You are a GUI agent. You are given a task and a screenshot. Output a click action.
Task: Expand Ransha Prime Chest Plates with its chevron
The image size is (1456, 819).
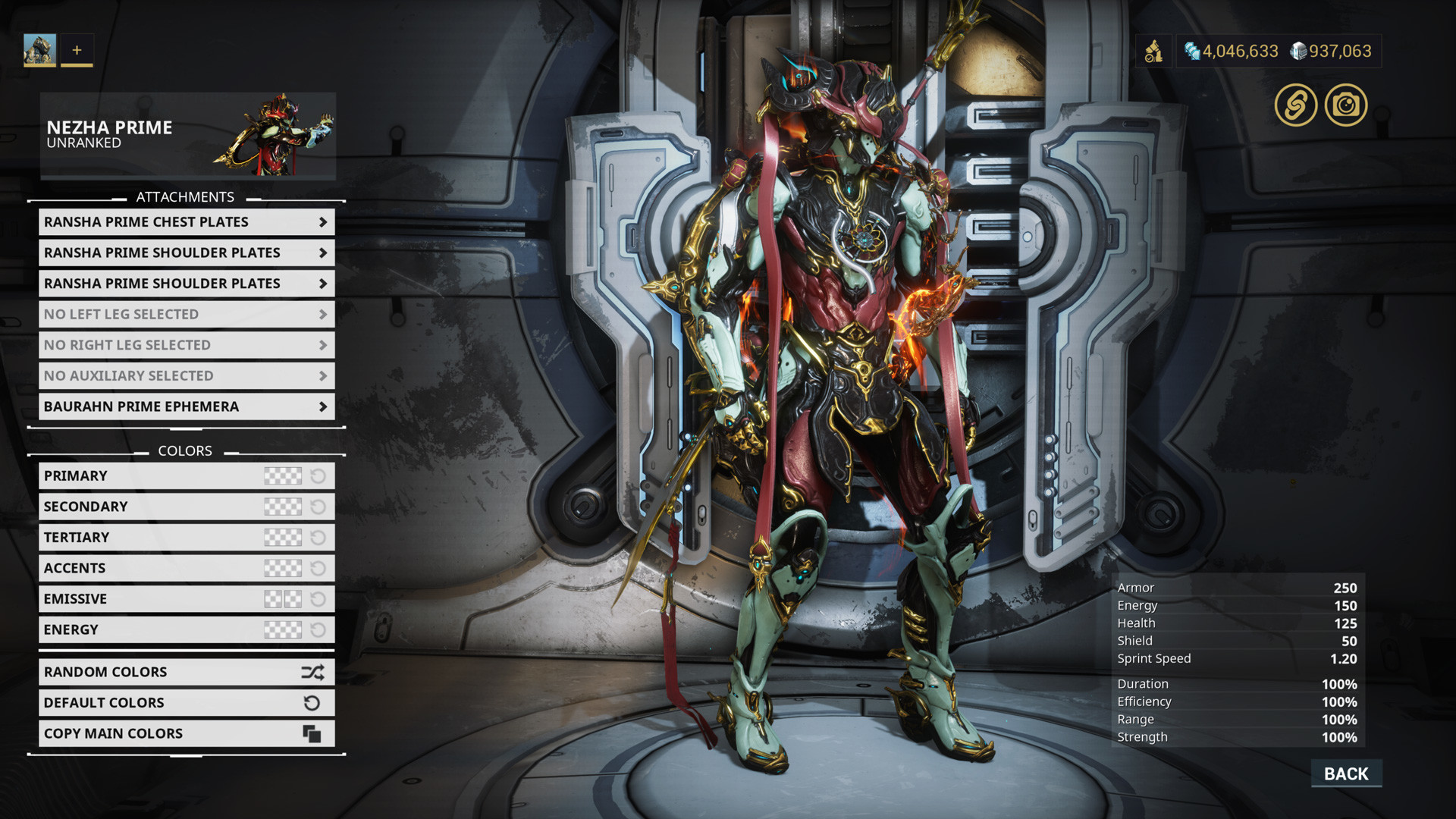click(322, 221)
